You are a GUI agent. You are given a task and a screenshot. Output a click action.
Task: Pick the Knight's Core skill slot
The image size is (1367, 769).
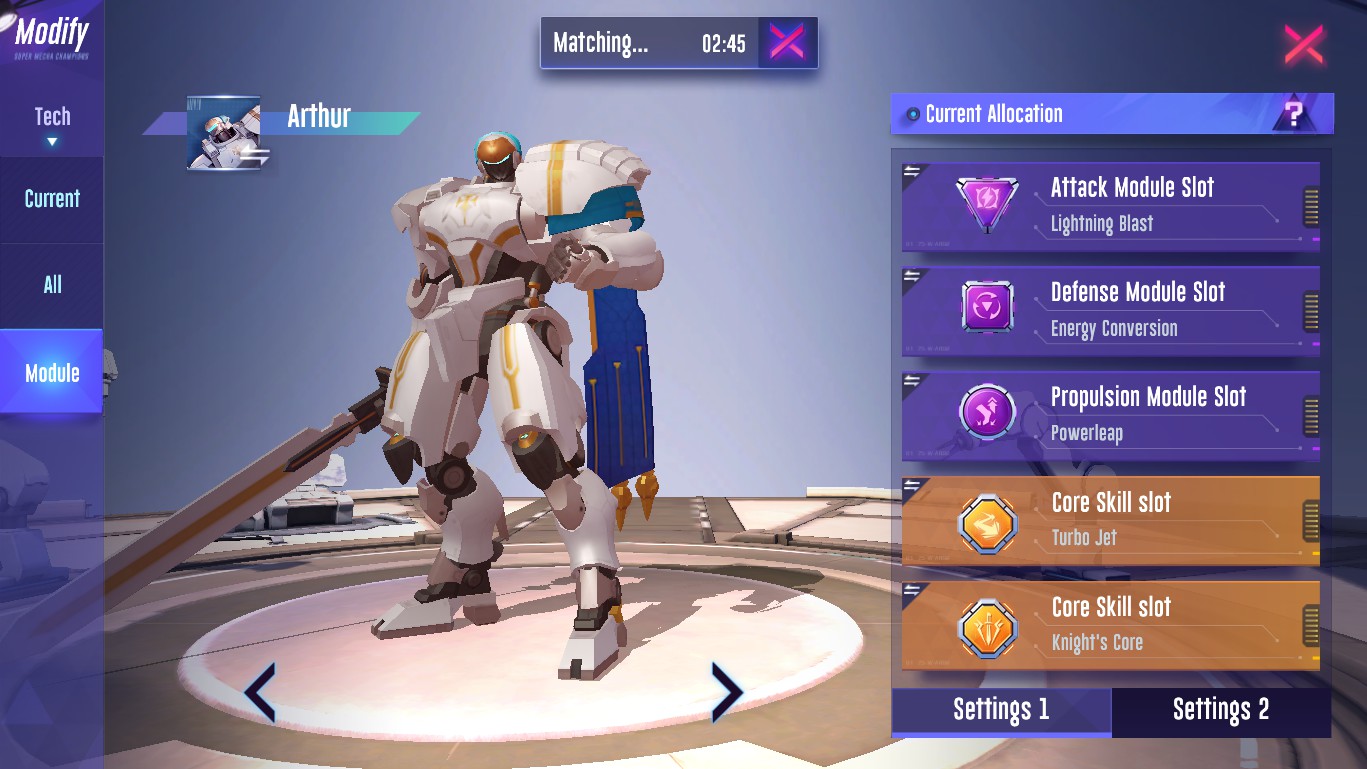[1110, 625]
